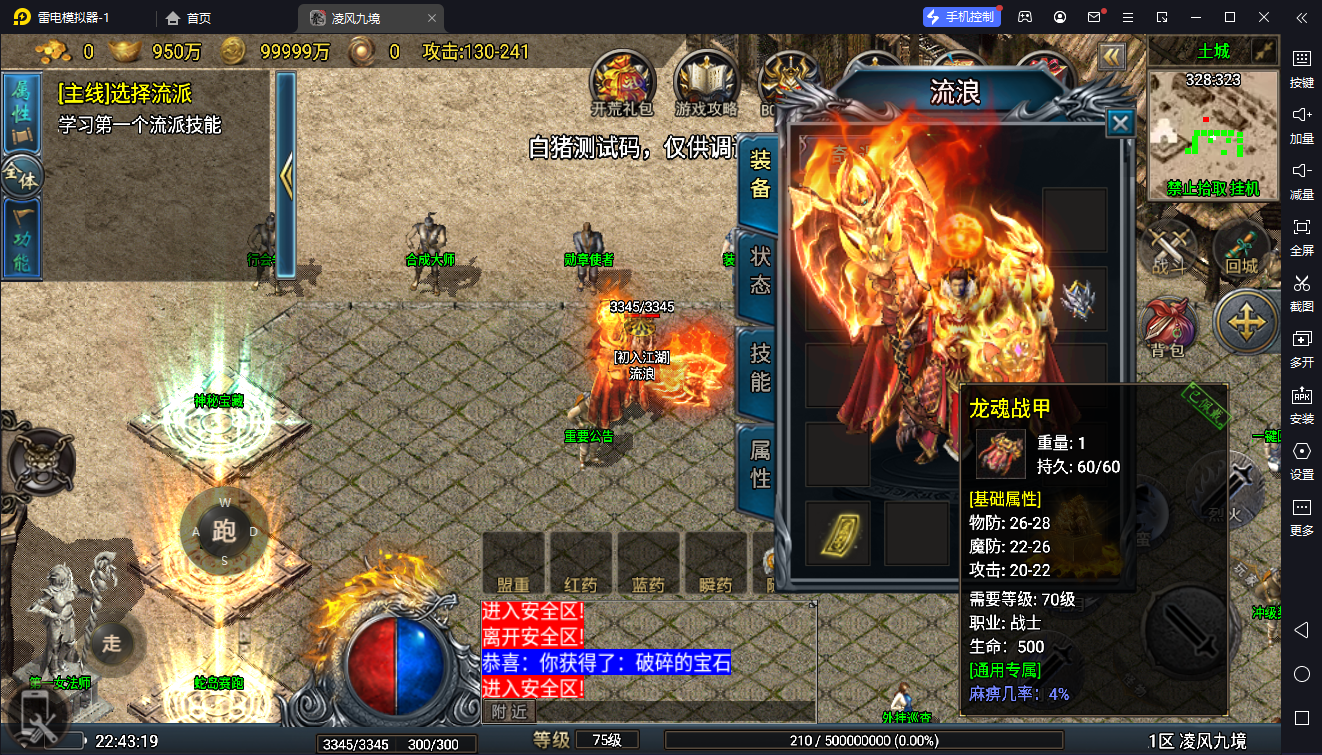Screen dimensions: 1322x755
Task: Close the 流浪 character equipment panel
Action: point(1121,123)
